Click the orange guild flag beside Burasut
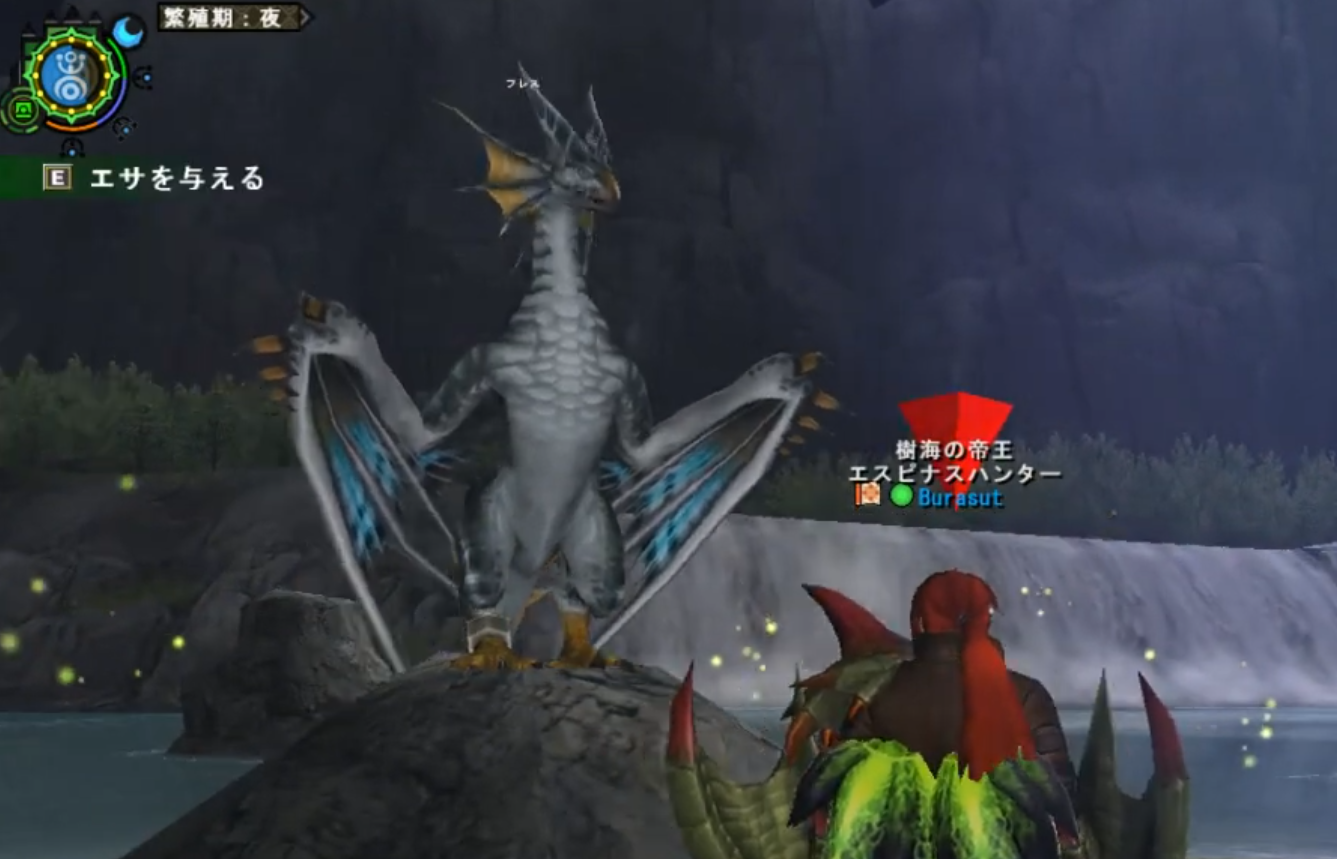 (x=868, y=494)
